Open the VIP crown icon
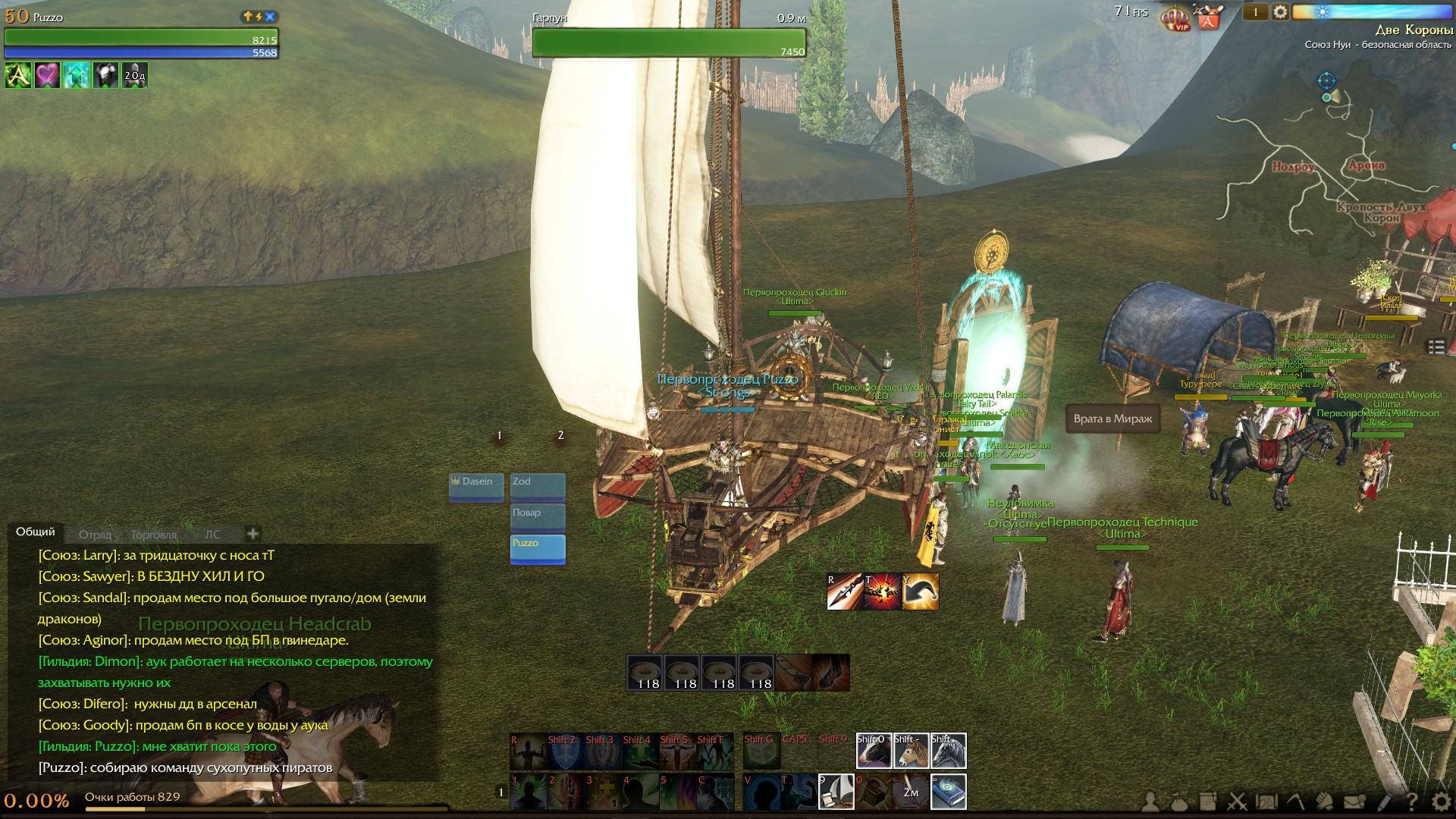Image resolution: width=1456 pixels, height=819 pixels. point(1176,17)
